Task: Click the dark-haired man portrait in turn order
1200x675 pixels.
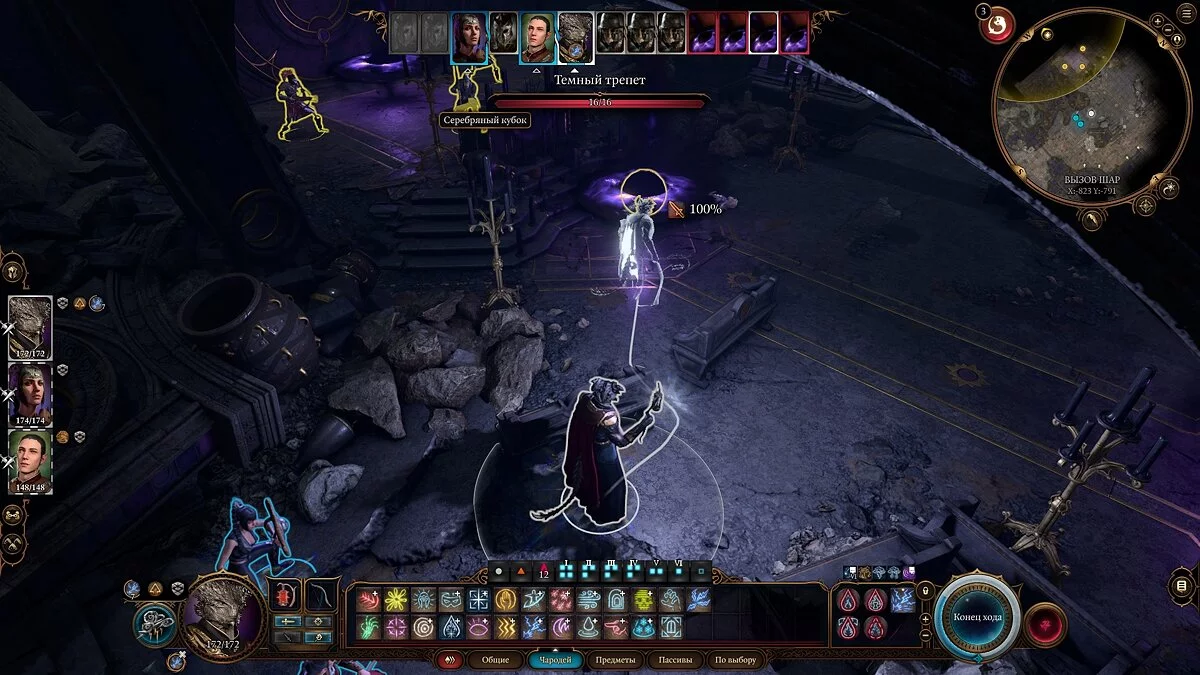Action: 537,37
